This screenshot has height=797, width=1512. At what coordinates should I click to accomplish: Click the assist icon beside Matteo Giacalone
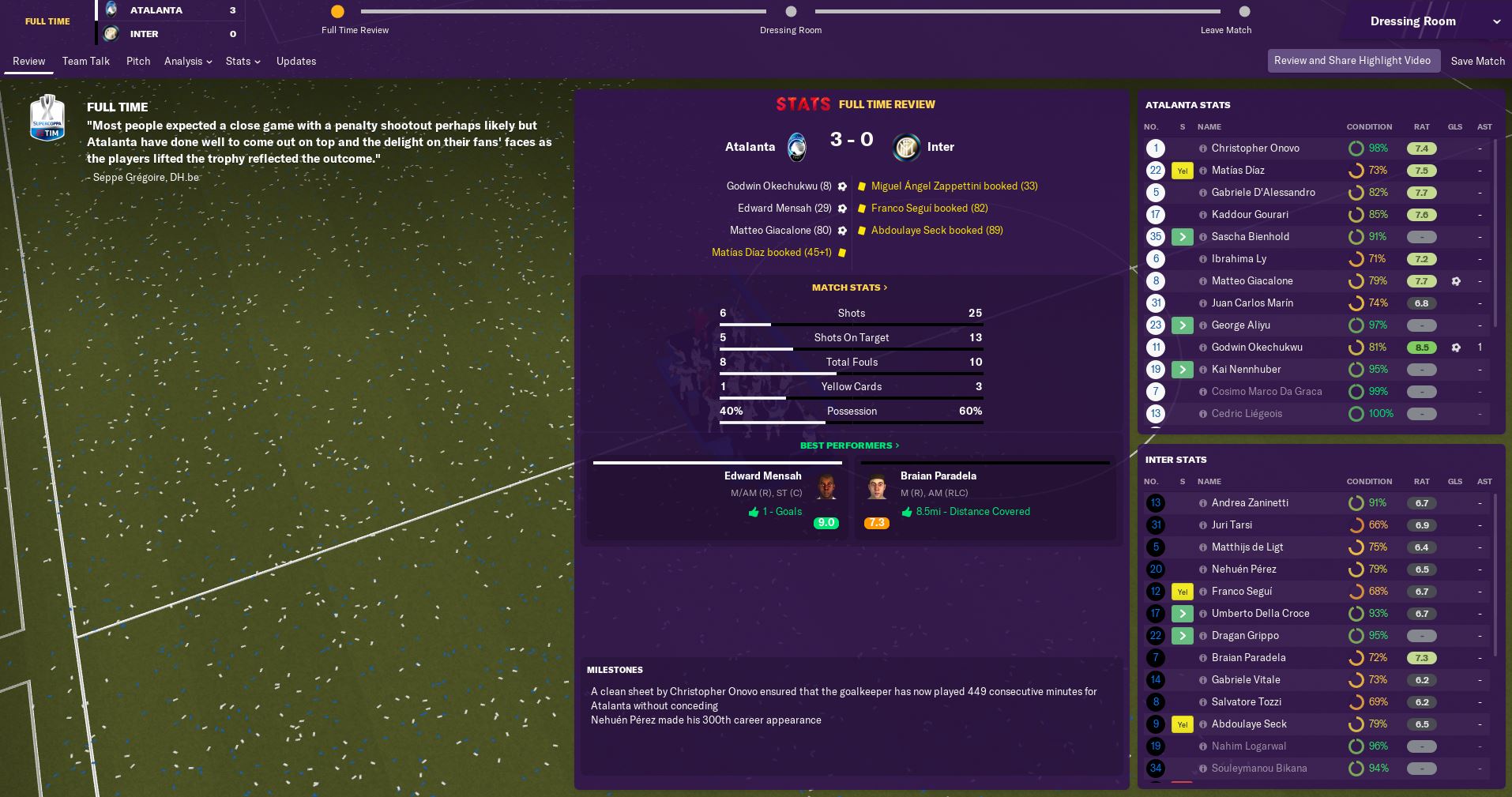tap(1456, 281)
